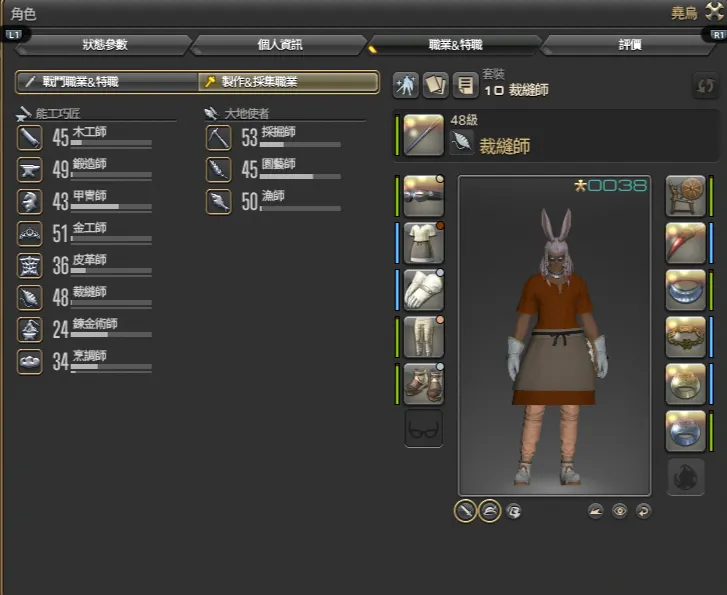Open the main hand needle weapon slot
Screen dimensions: 727x595
(x=423, y=137)
